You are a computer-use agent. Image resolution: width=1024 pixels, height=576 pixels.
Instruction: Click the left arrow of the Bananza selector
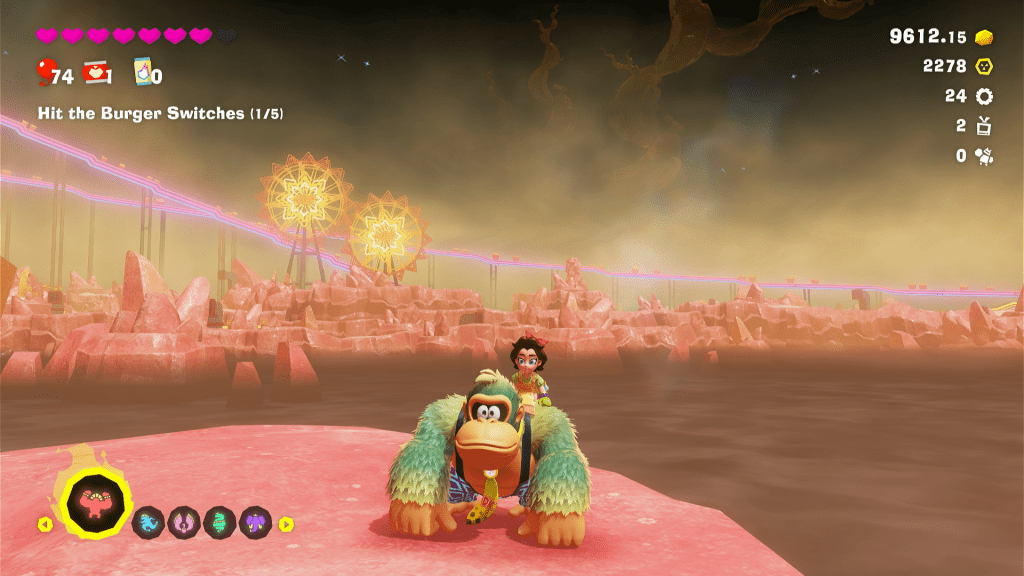[x=44, y=524]
